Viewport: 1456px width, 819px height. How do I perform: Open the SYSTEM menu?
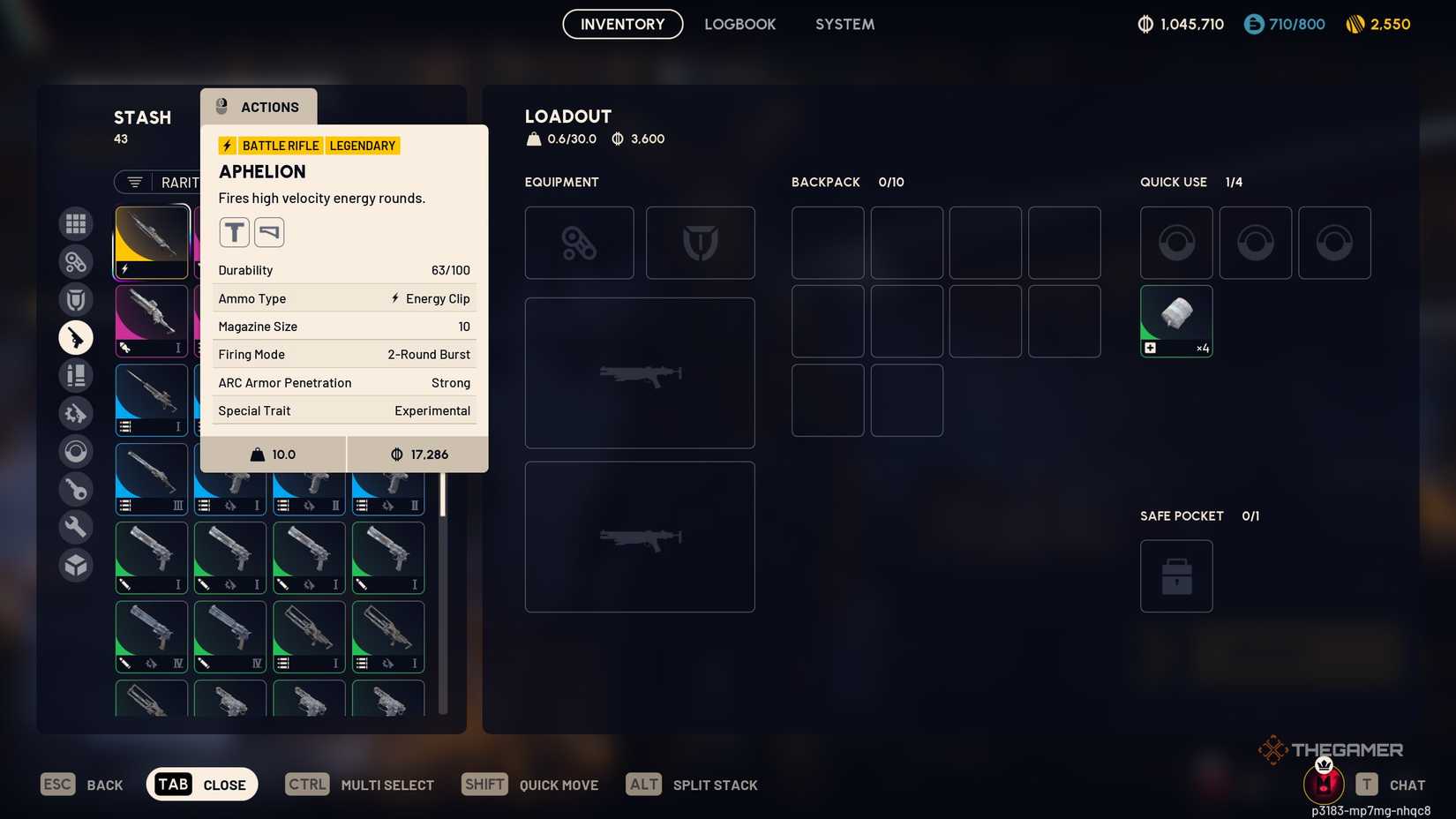(844, 24)
